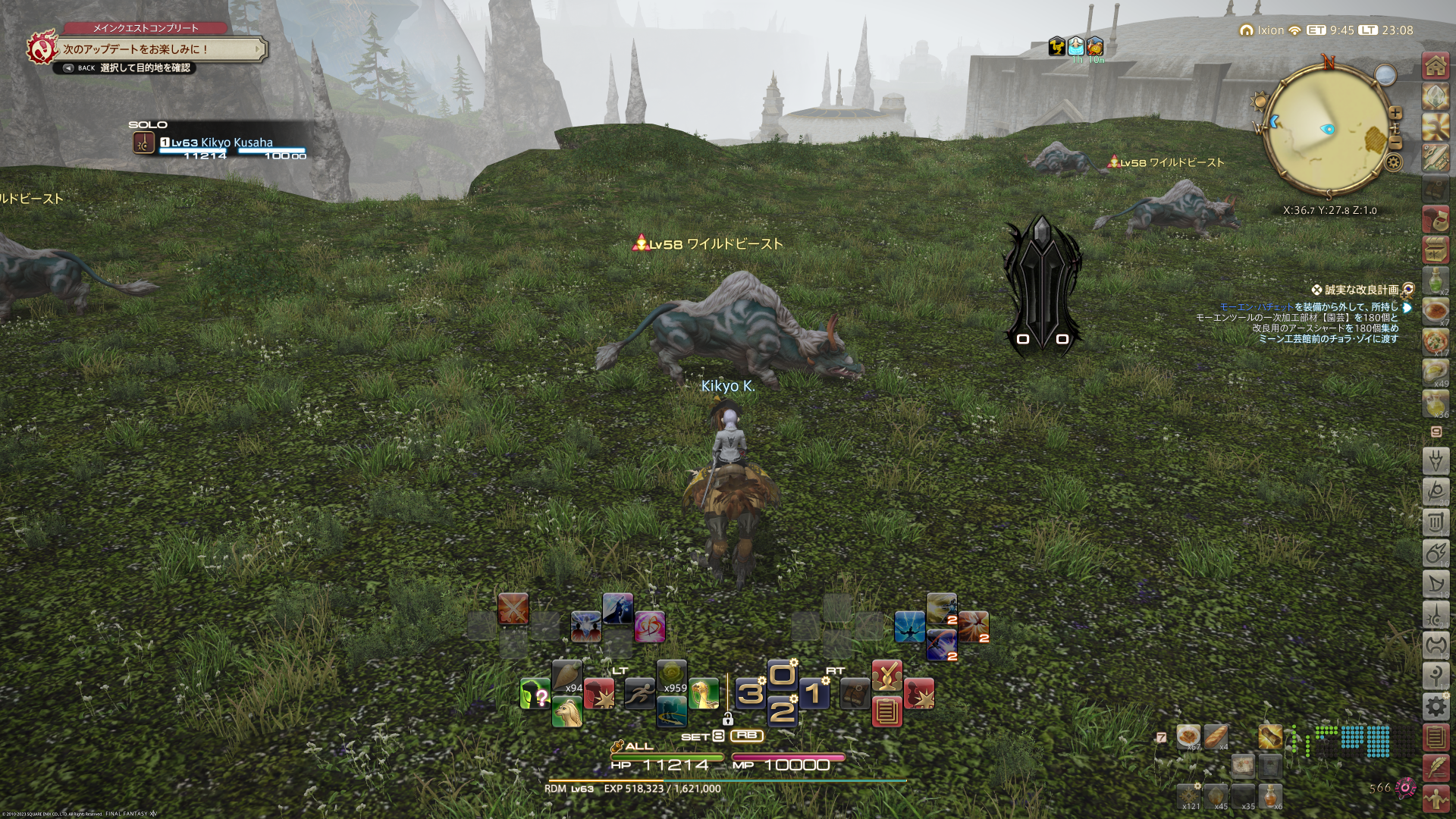Select Kikyo Kusaha in the party list
This screenshot has width=1456, height=819.
pos(236,143)
